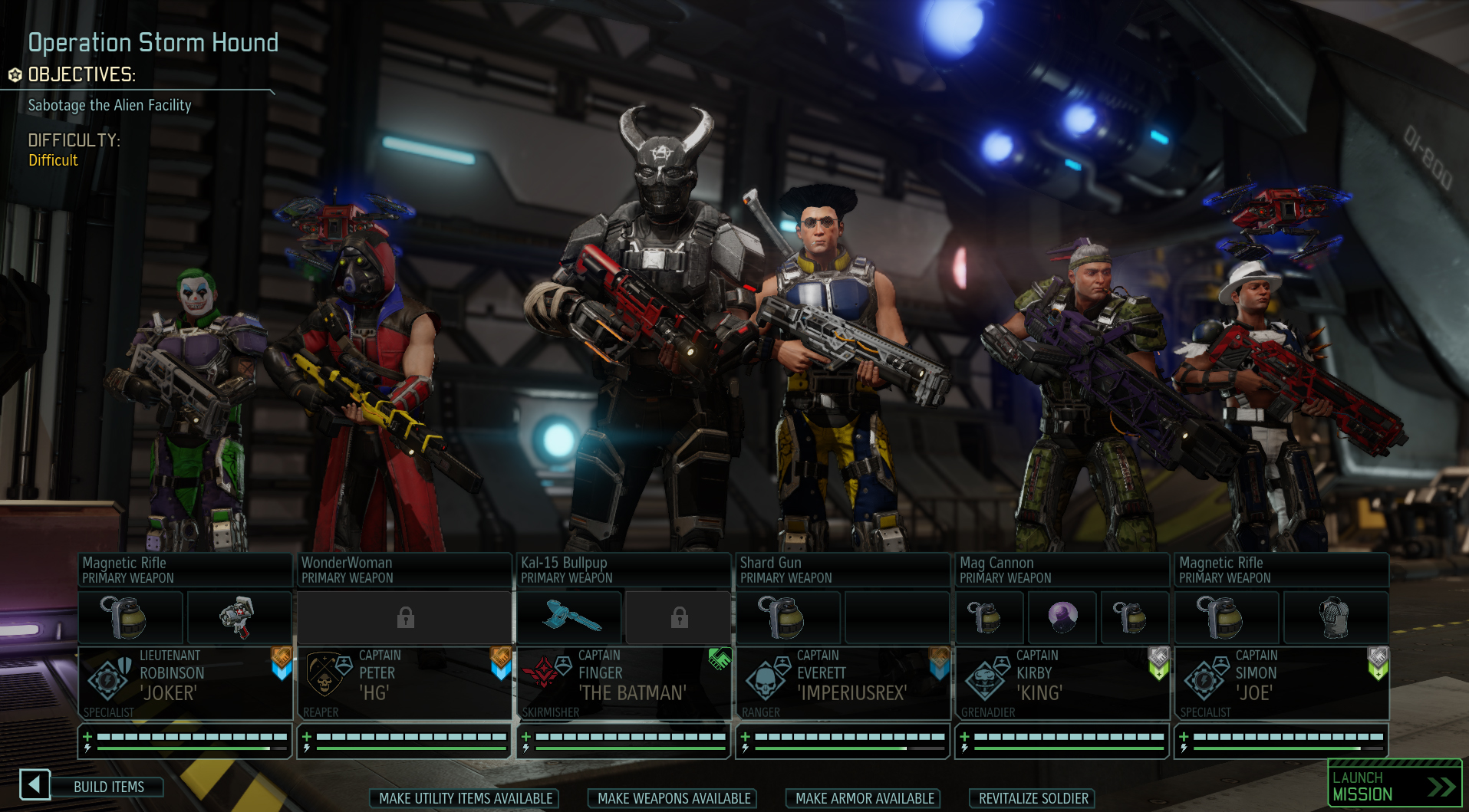Open the Magnetic Rifle primary weapon slot for Robinson
The image size is (1469, 812).
[184, 569]
